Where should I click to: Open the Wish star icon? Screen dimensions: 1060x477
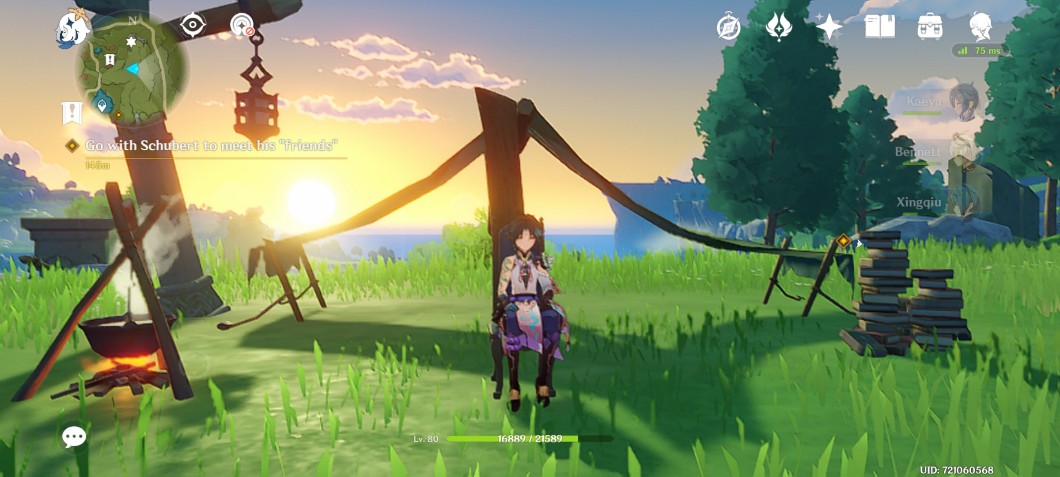[x=829, y=27]
